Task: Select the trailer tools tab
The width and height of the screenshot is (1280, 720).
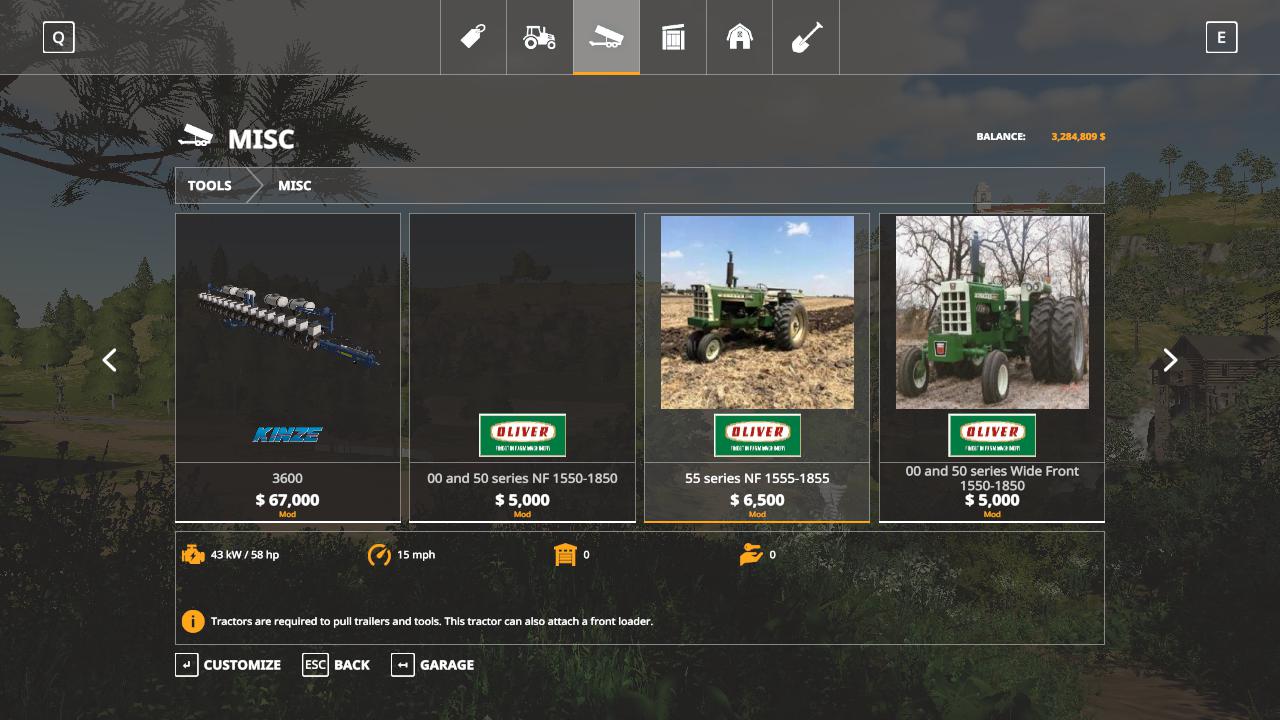Action: coord(606,37)
